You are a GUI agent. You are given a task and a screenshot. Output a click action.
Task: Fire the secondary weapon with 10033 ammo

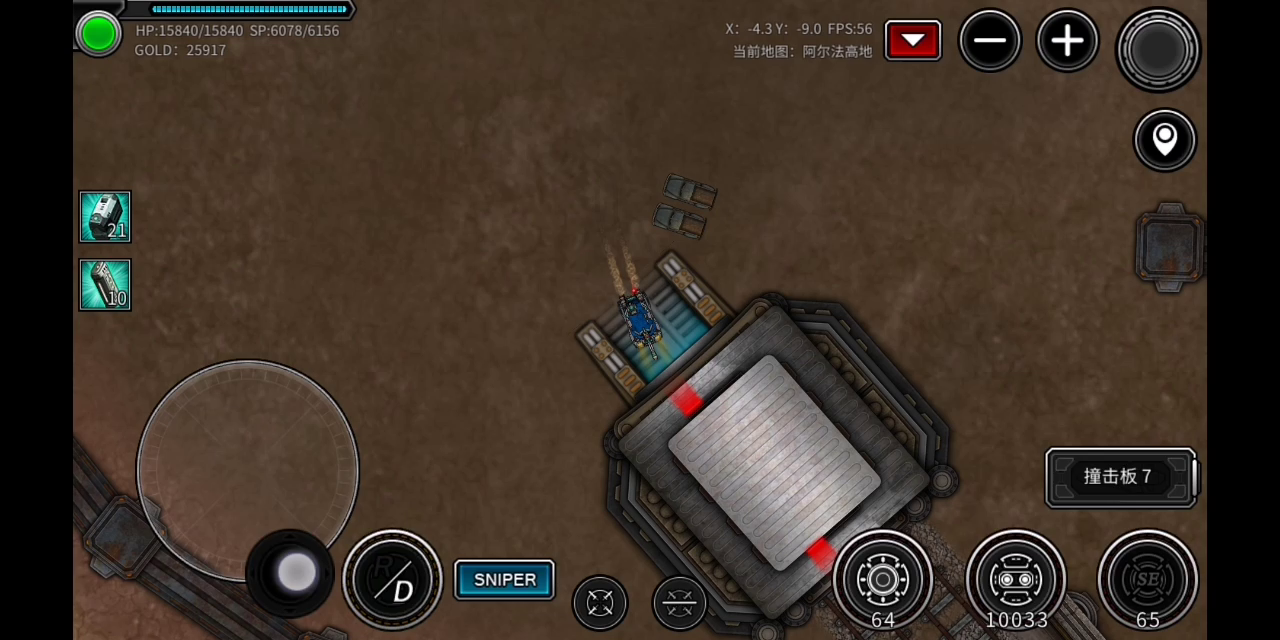(1016, 579)
